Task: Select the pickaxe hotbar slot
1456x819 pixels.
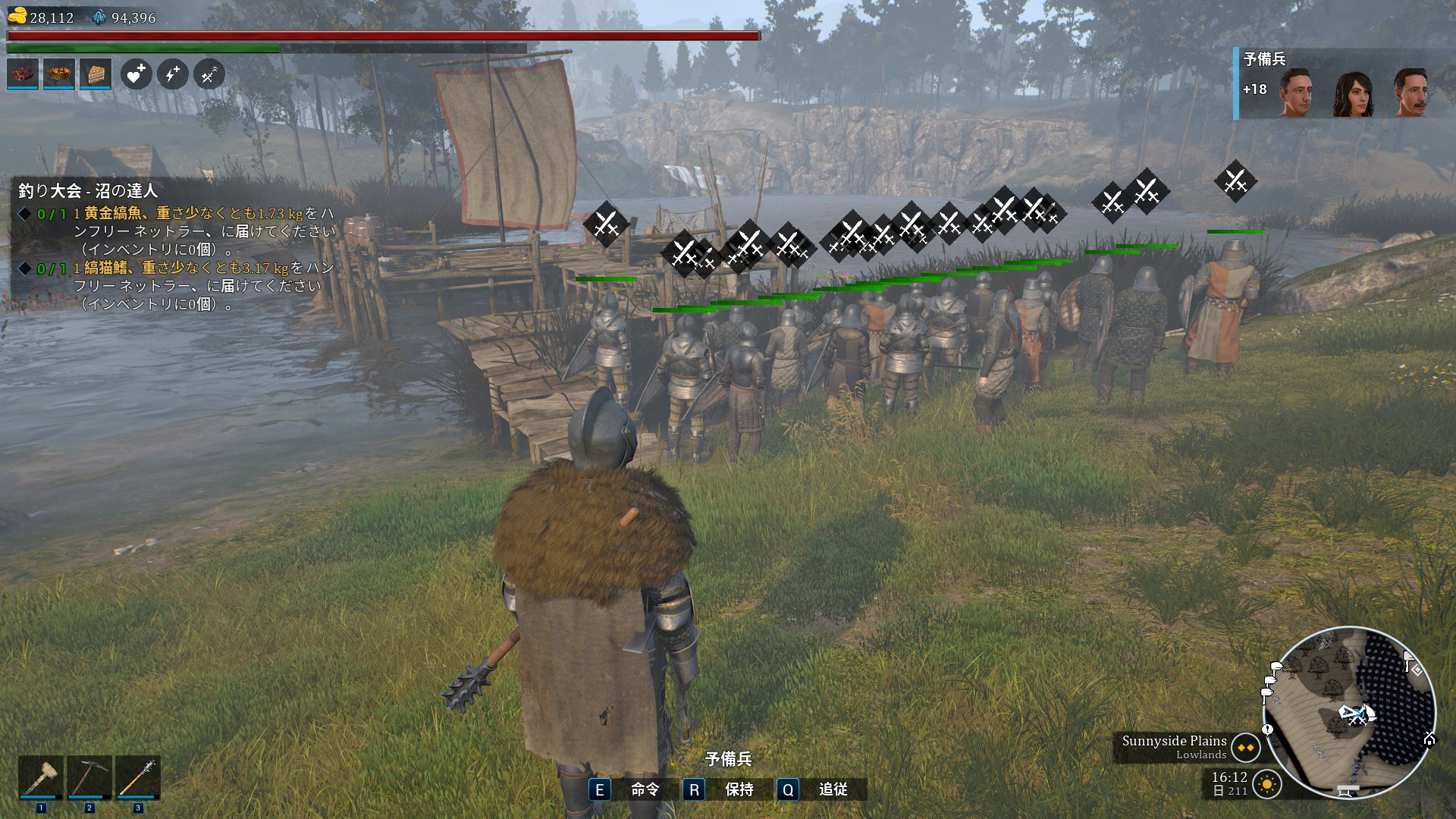Action: point(89,777)
